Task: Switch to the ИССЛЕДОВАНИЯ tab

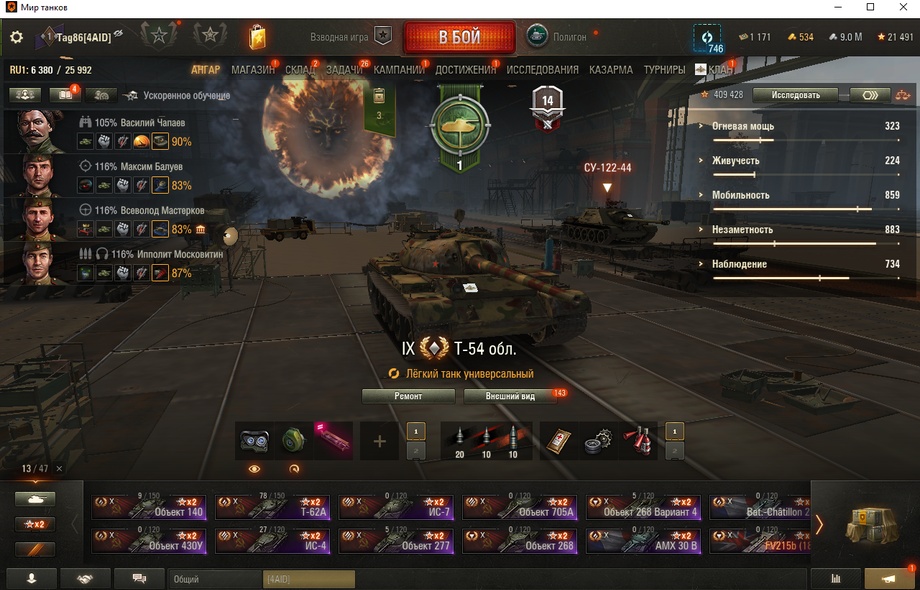Action: coord(542,70)
